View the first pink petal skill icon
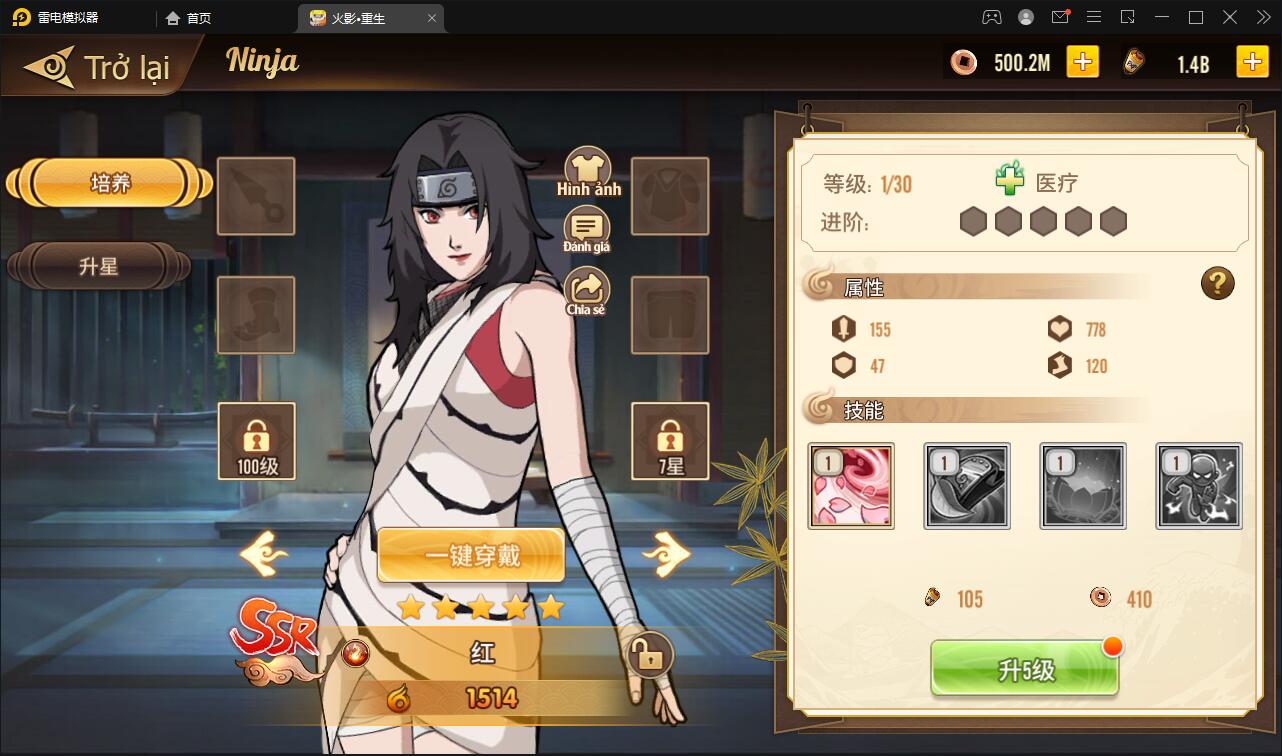This screenshot has height=756, width=1282. 851,486
